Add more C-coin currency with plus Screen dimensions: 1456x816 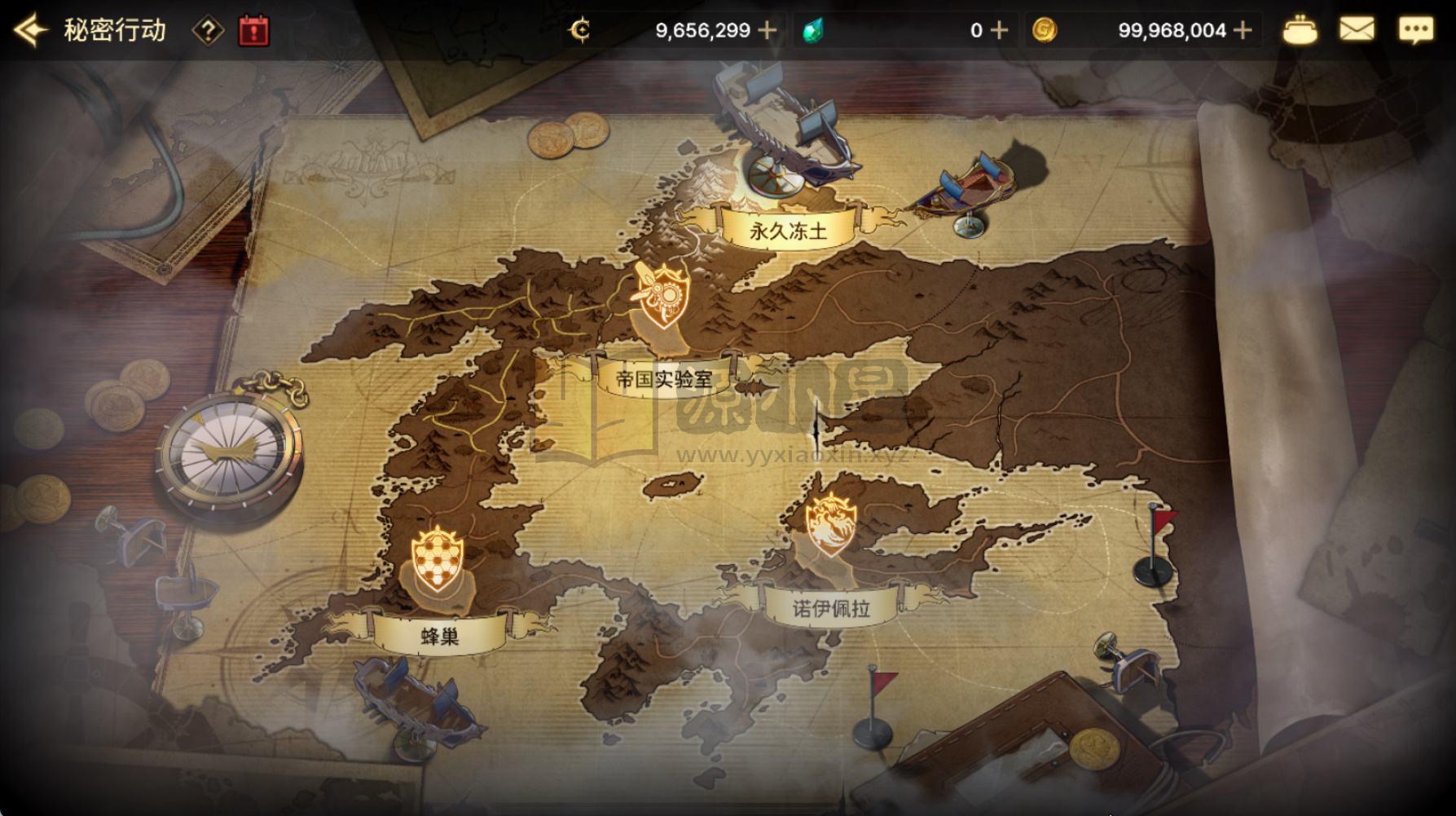coord(767,31)
